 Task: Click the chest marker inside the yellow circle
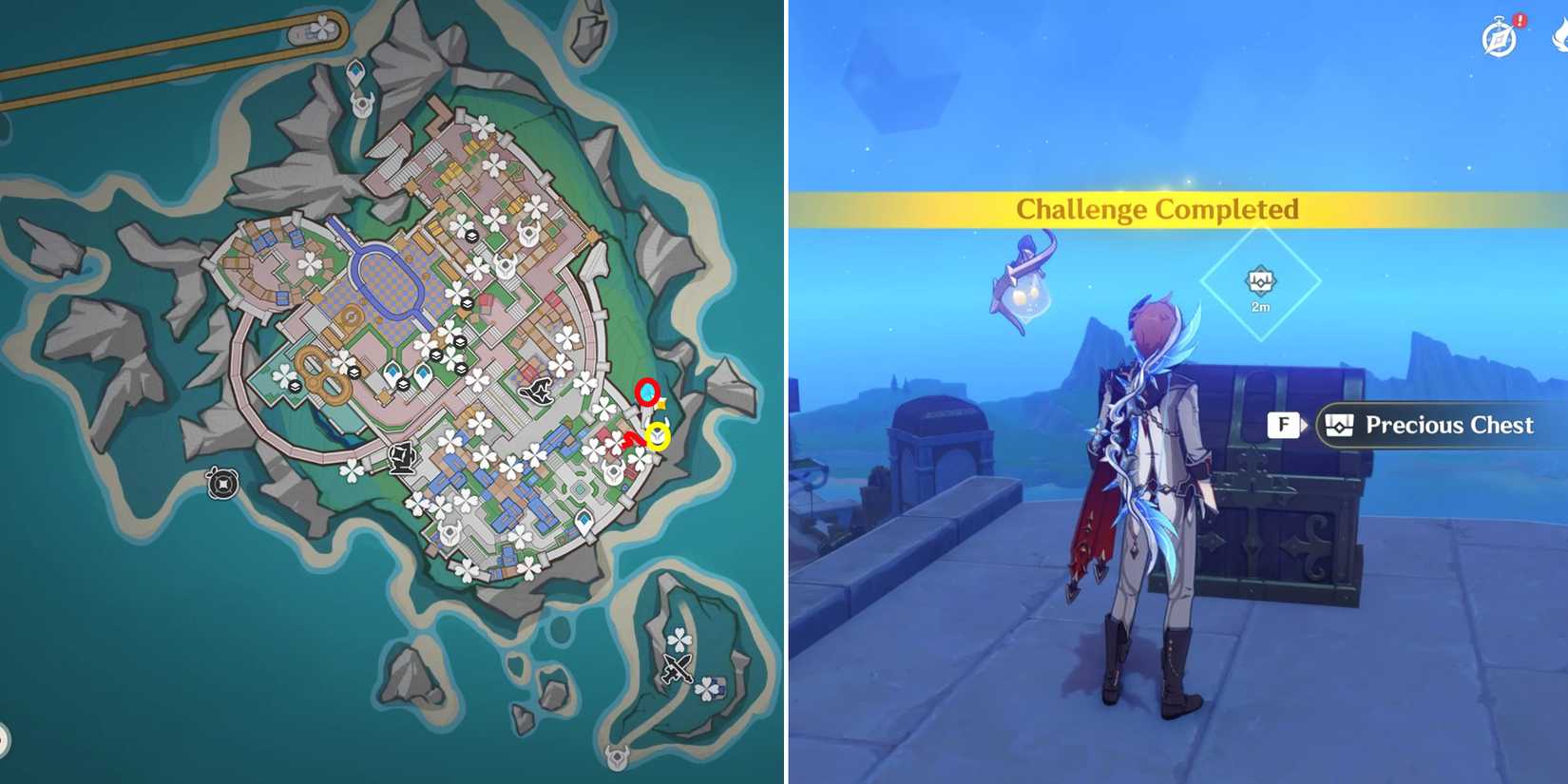click(x=658, y=434)
